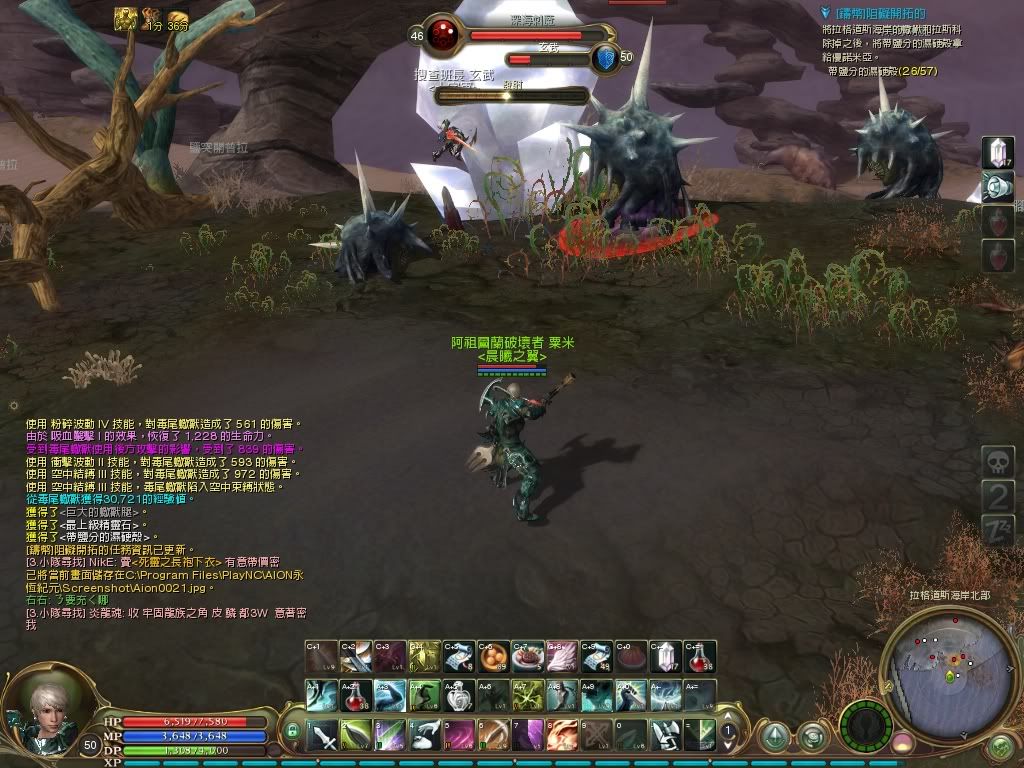This screenshot has height=768, width=1024.
Task: Activate the green leaf skill in slot 2
Action: [356, 736]
